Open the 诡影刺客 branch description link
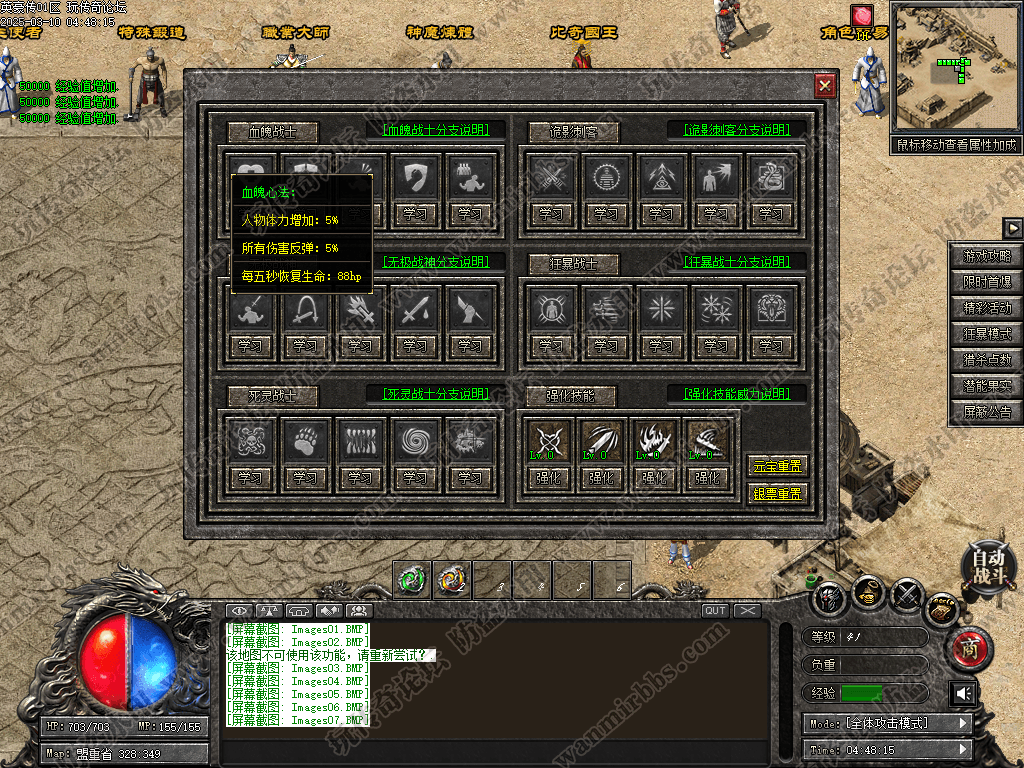This screenshot has height=768, width=1024. 737,130
